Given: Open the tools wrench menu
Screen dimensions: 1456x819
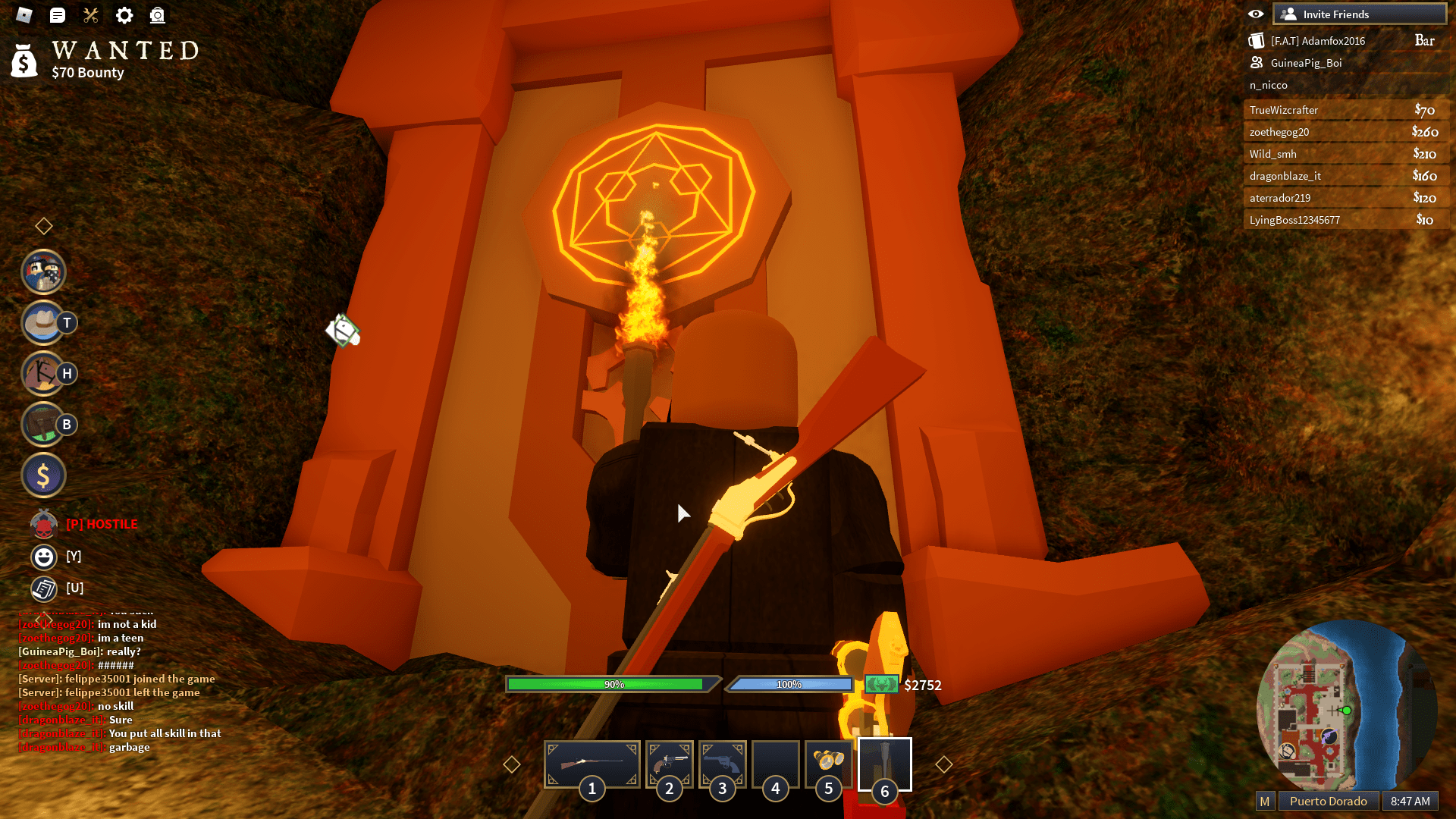Looking at the screenshot, I should tap(91, 15).
